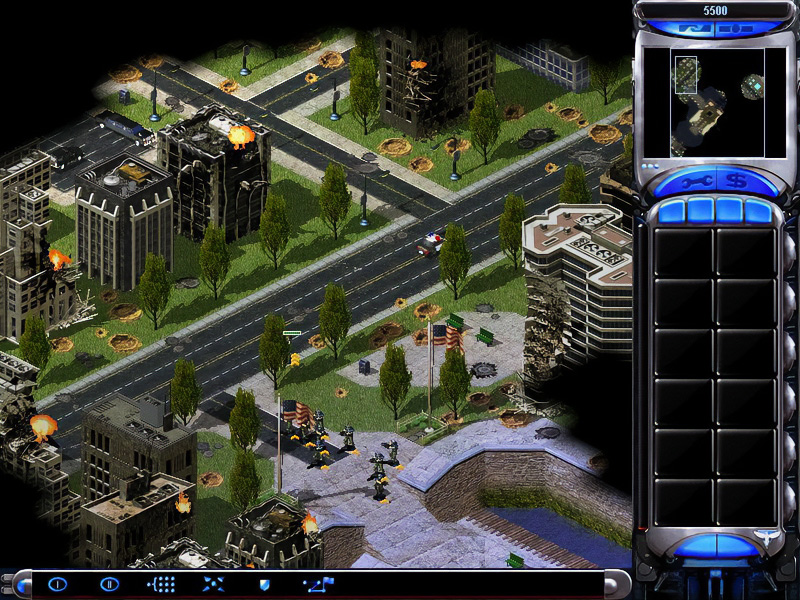Click the radar minimap
The width and height of the screenshot is (800, 600).
point(703,103)
